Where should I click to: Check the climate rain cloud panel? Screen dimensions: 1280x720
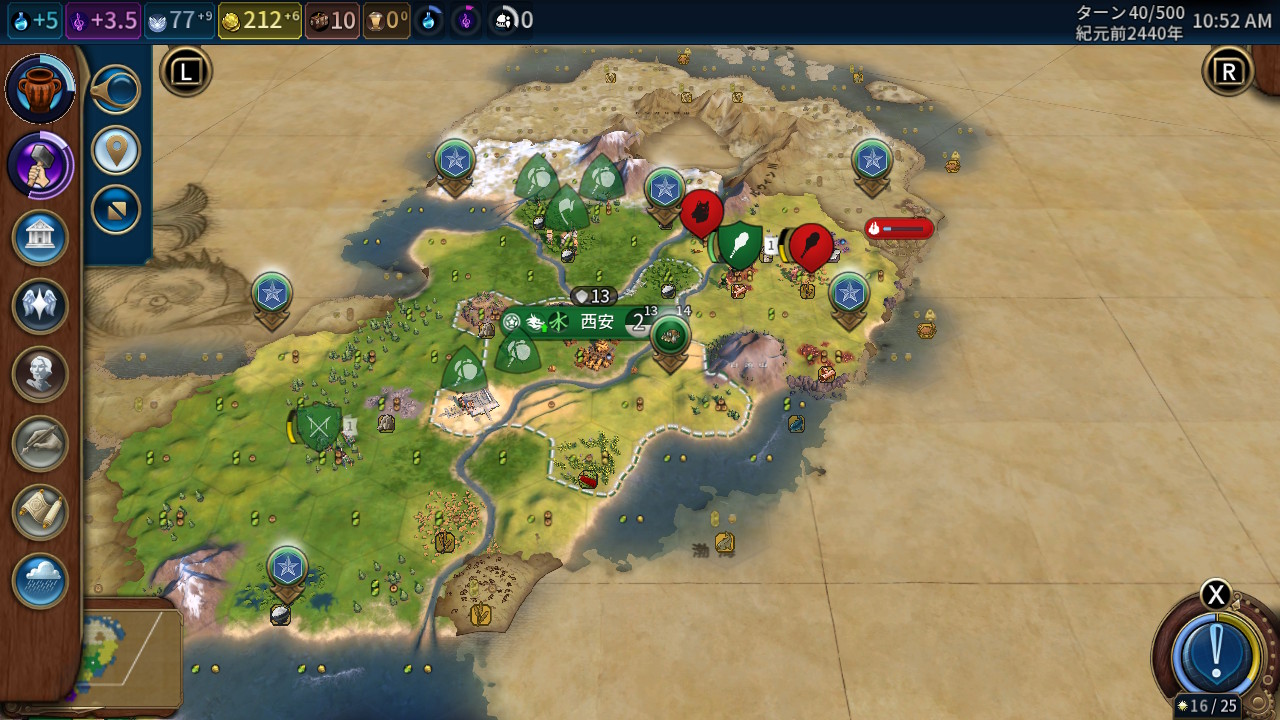pos(40,581)
